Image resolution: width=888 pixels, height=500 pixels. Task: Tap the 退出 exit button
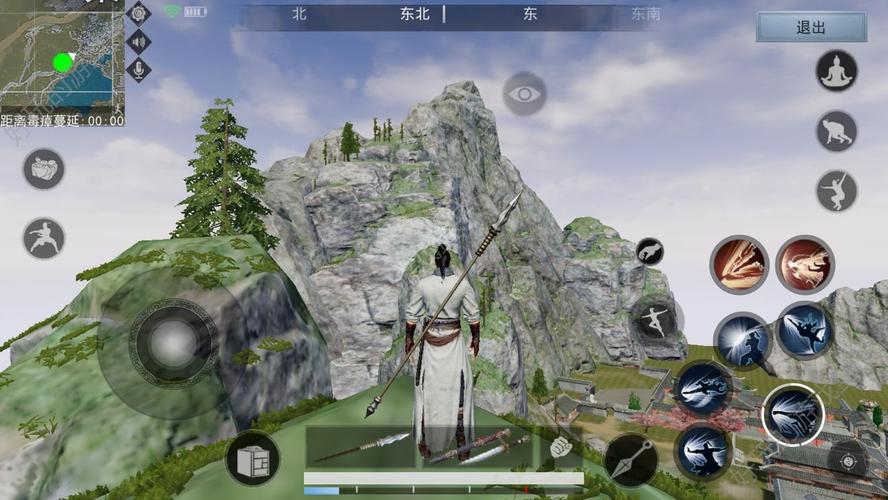tap(811, 28)
